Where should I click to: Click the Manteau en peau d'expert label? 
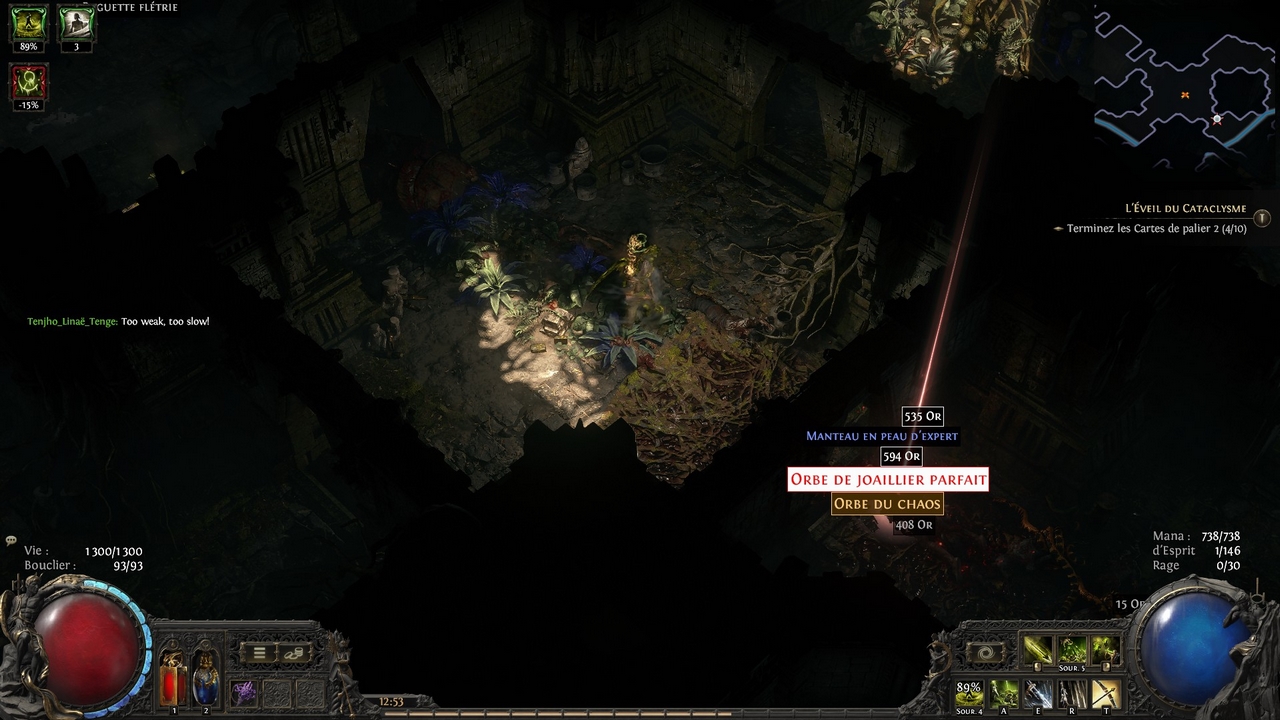tap(882, 436)
